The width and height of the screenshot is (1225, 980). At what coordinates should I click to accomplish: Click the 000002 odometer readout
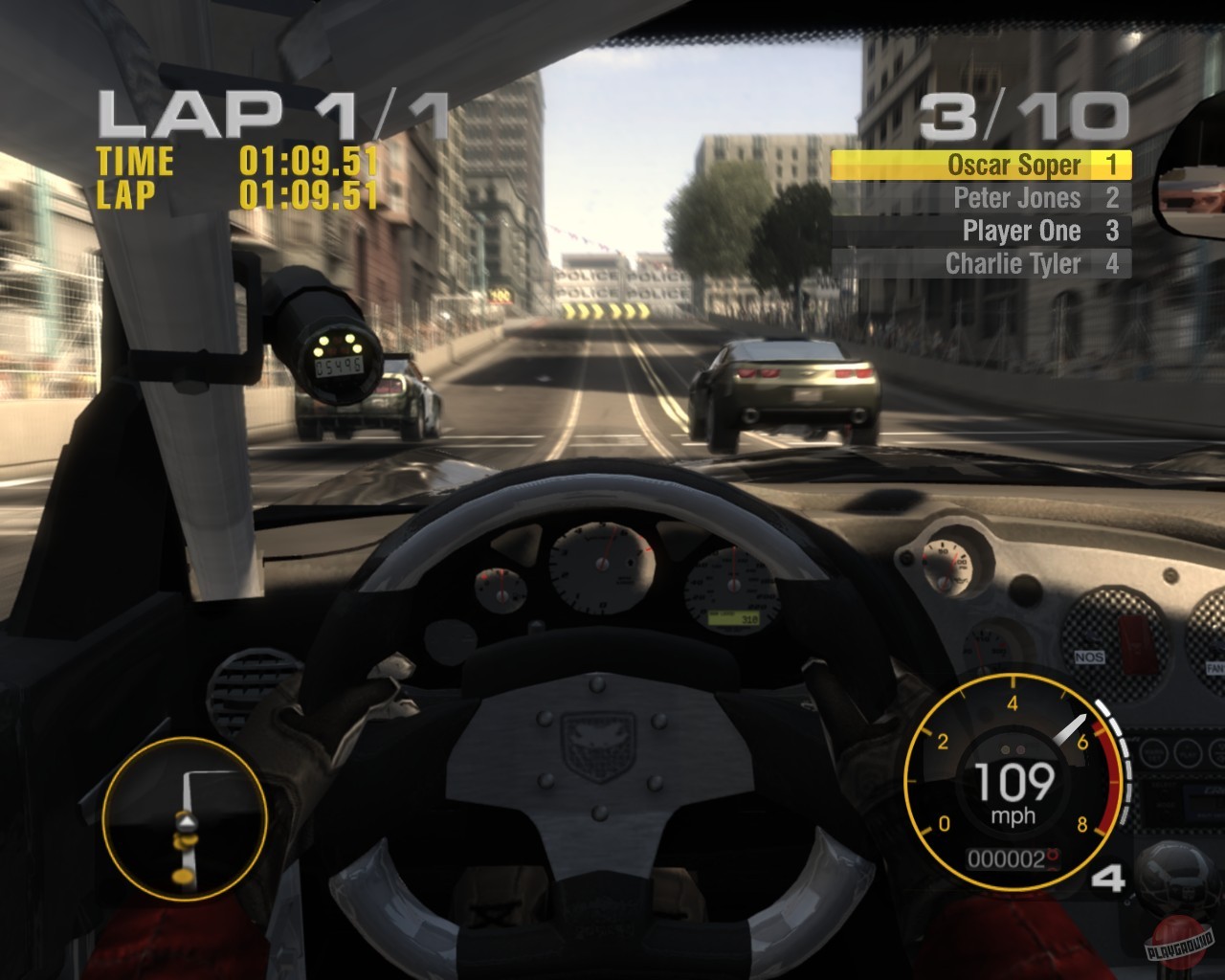pos(1003,858)
